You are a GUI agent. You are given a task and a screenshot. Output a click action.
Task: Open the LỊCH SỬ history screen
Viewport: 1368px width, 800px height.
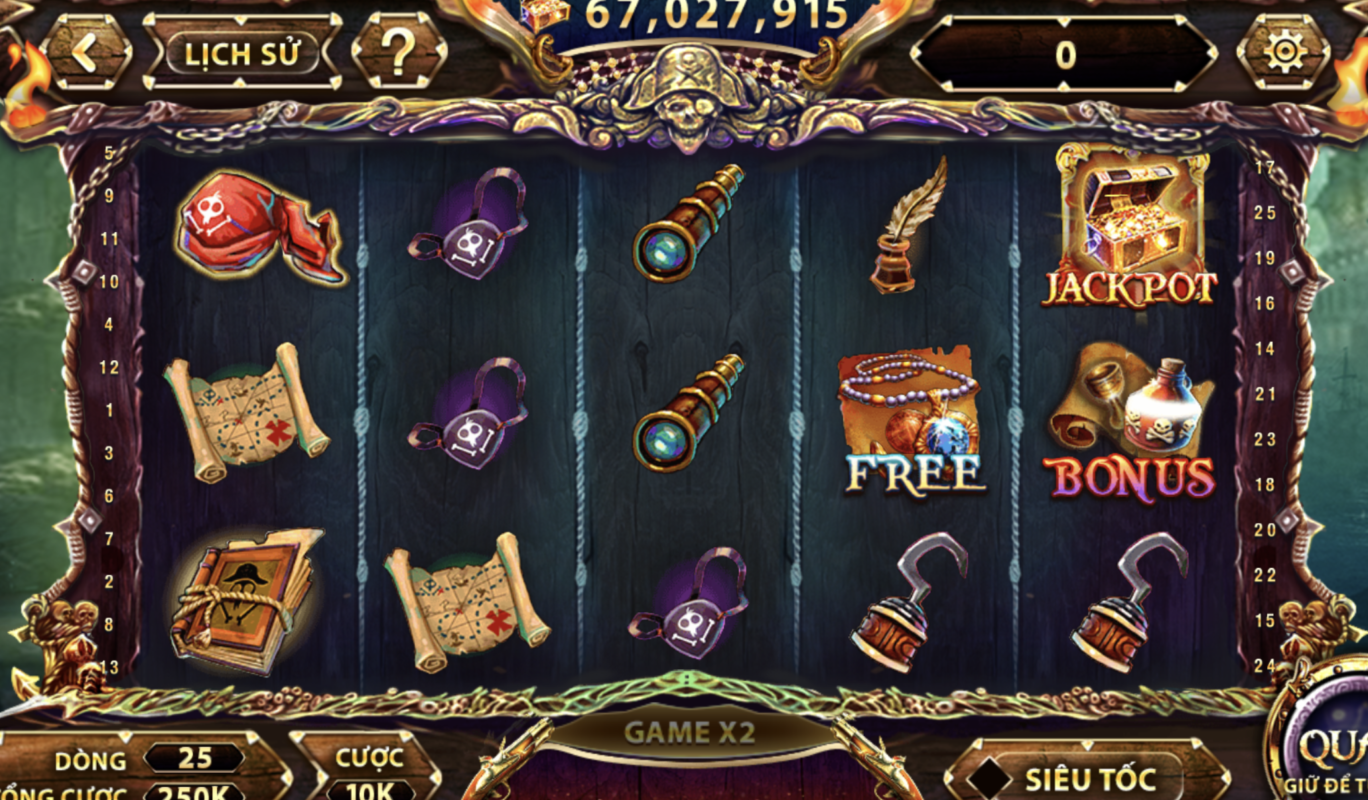(243, 53)
